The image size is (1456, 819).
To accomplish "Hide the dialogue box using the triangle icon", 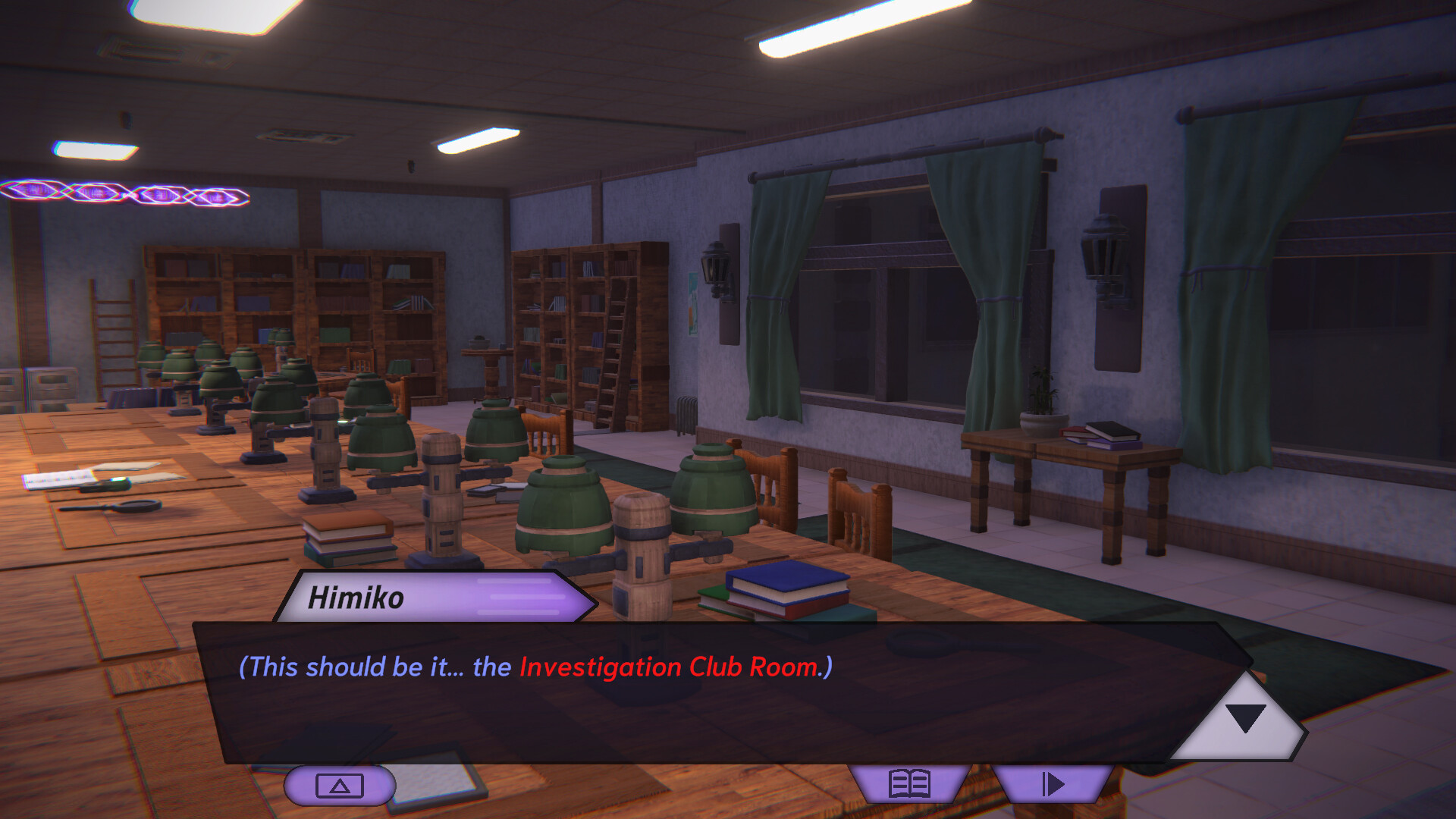I will (x=340, y=785).
